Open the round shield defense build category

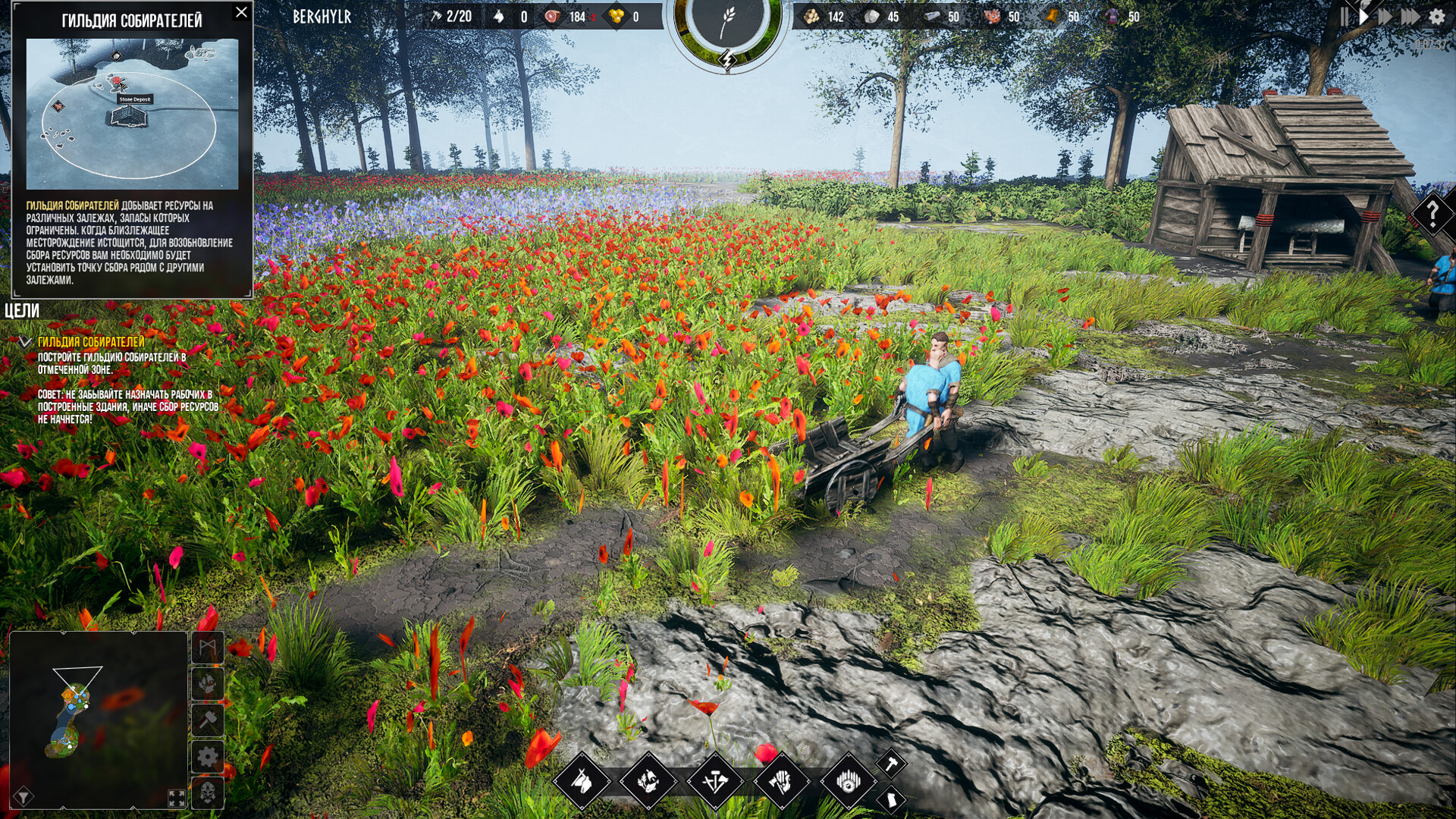click(x=849, y=781)
